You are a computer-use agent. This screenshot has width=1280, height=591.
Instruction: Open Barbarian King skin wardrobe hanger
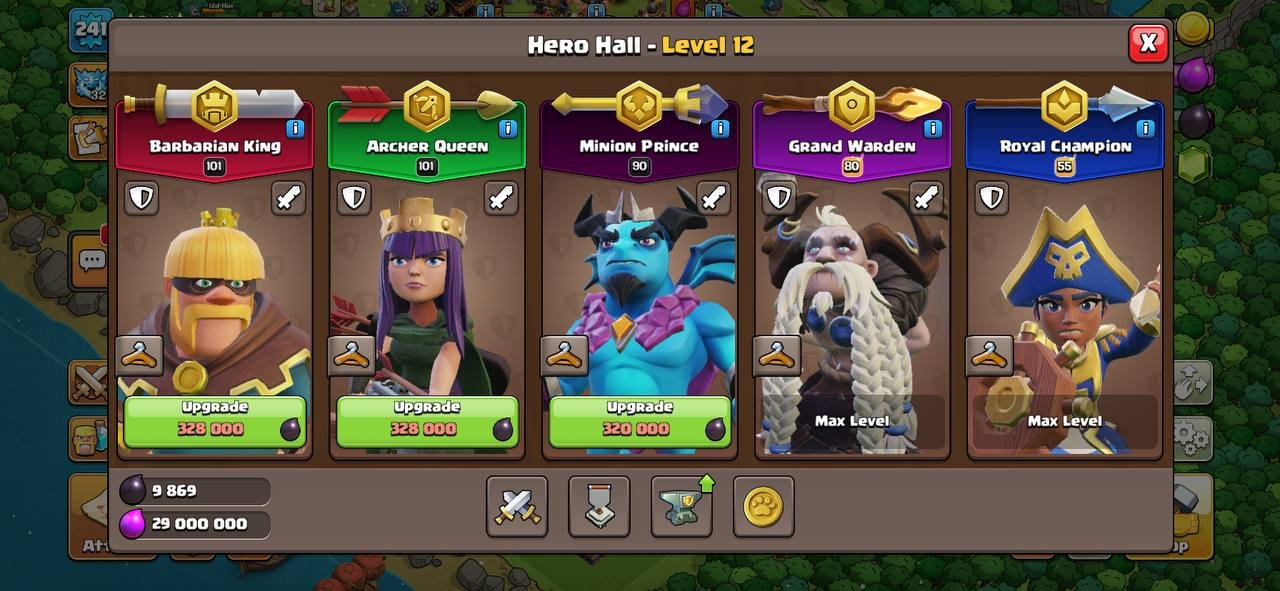point(140,355)
